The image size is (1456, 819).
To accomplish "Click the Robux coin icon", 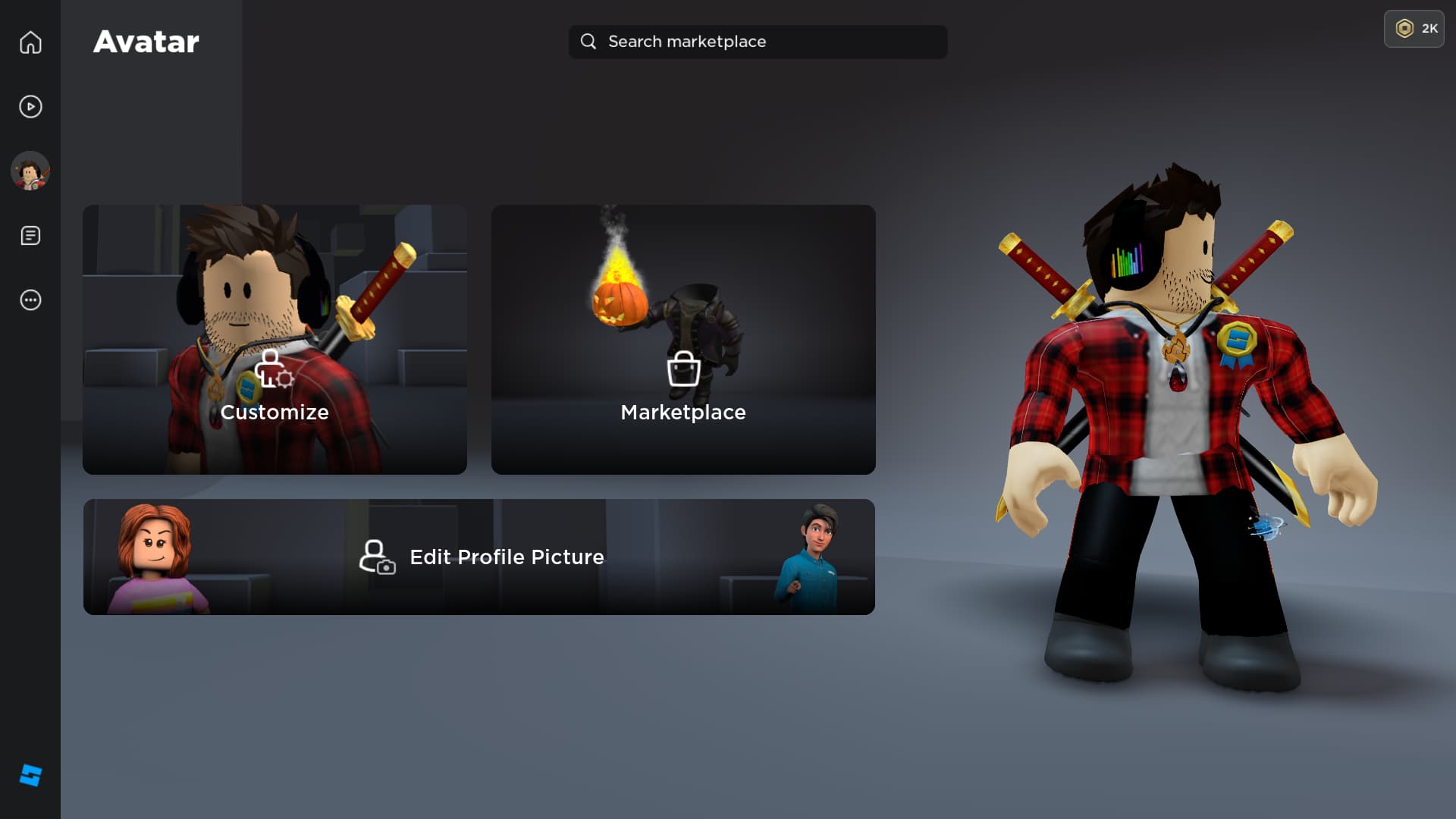I will click(1404, 29).
